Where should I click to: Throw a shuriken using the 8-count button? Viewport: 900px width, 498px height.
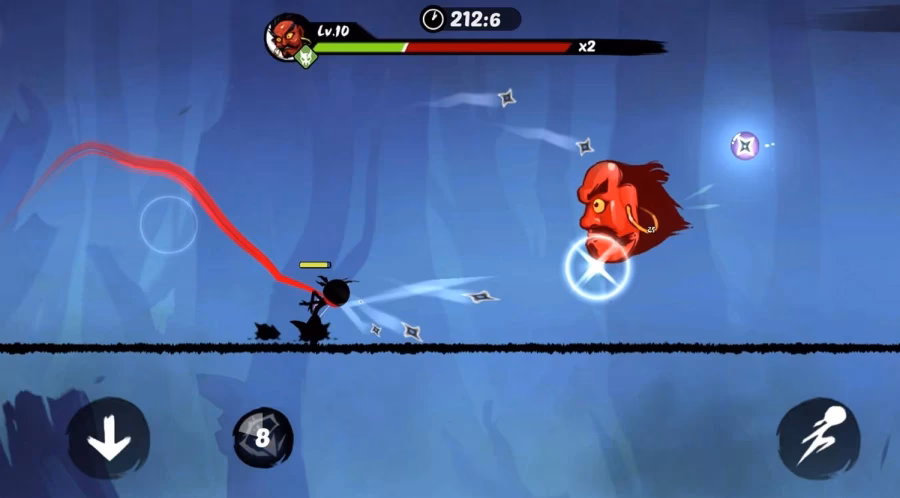[x=263, y=437]
